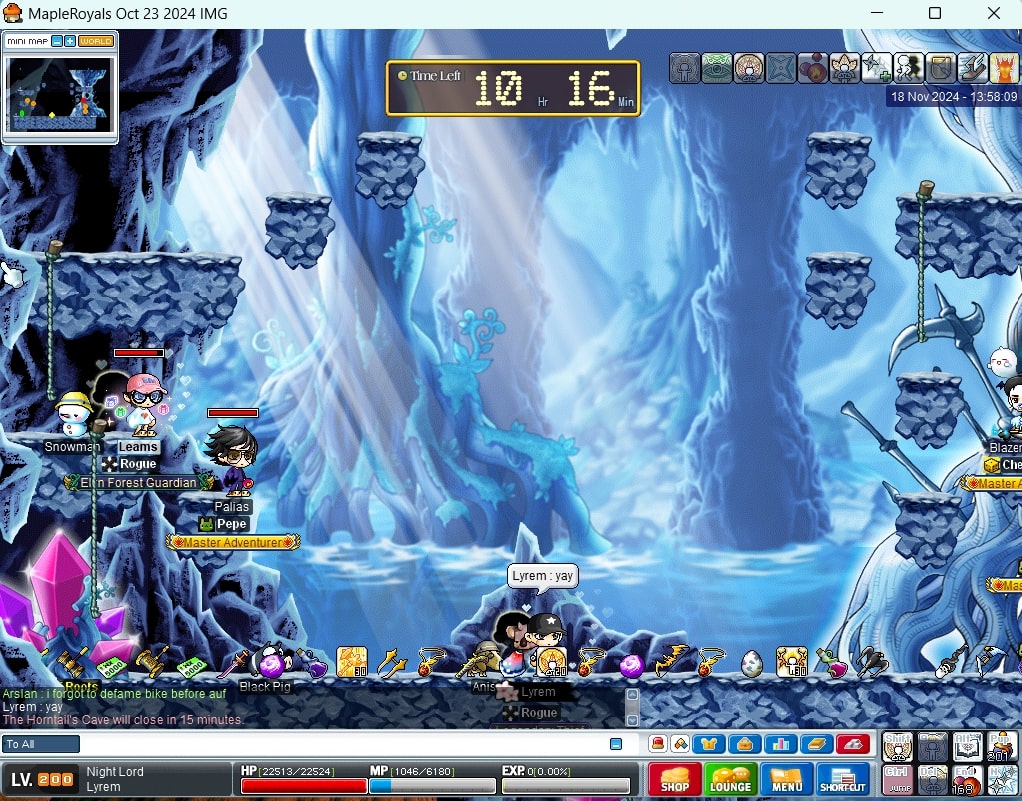Screen dimensions: 1022x801
Task: Select the winged boot haste buff icon
Action: (x=973, y=68)
